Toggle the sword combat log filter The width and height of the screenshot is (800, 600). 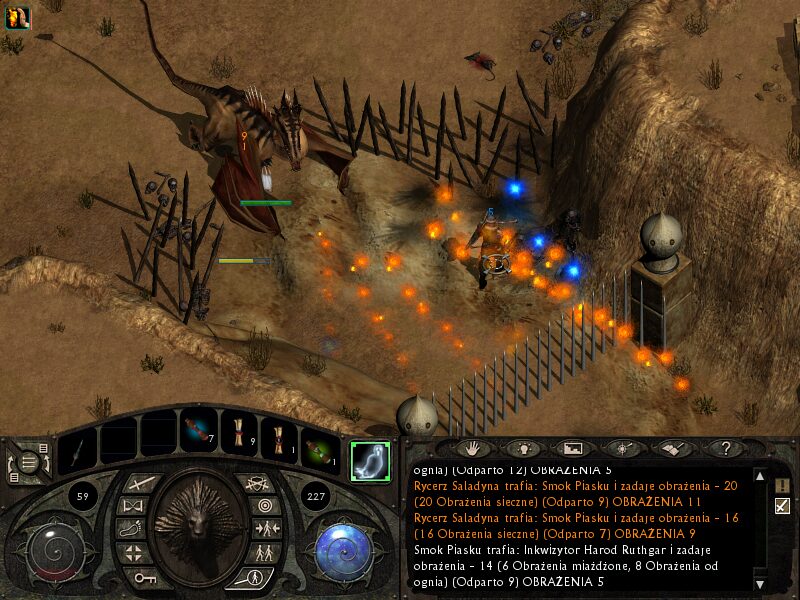(x=782, y=506)
